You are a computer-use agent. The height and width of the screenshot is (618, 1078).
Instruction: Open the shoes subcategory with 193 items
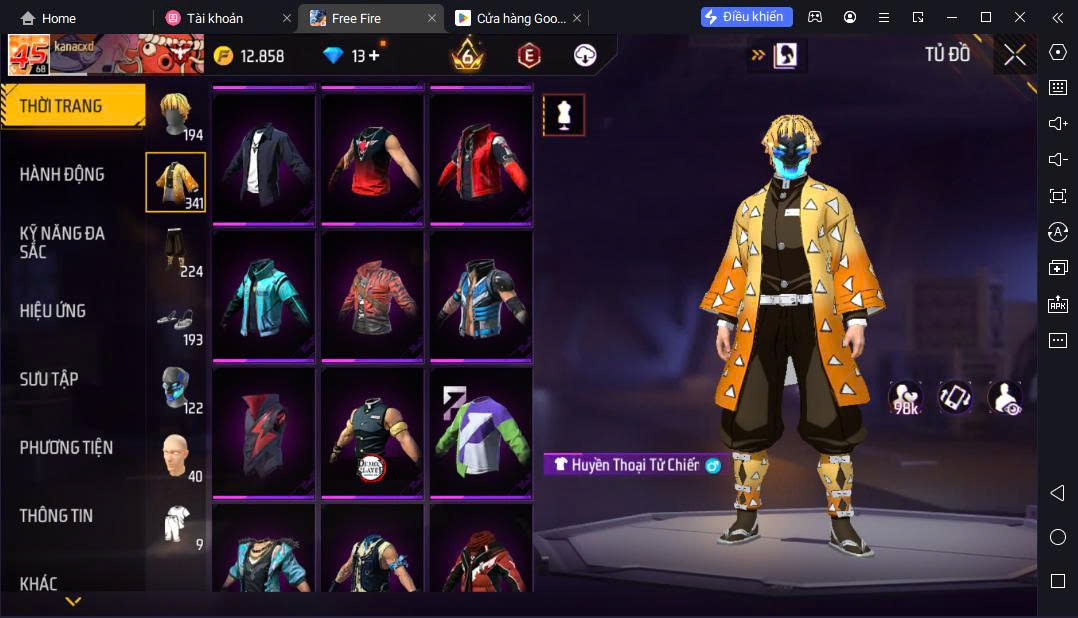click(x=177, y=319)
